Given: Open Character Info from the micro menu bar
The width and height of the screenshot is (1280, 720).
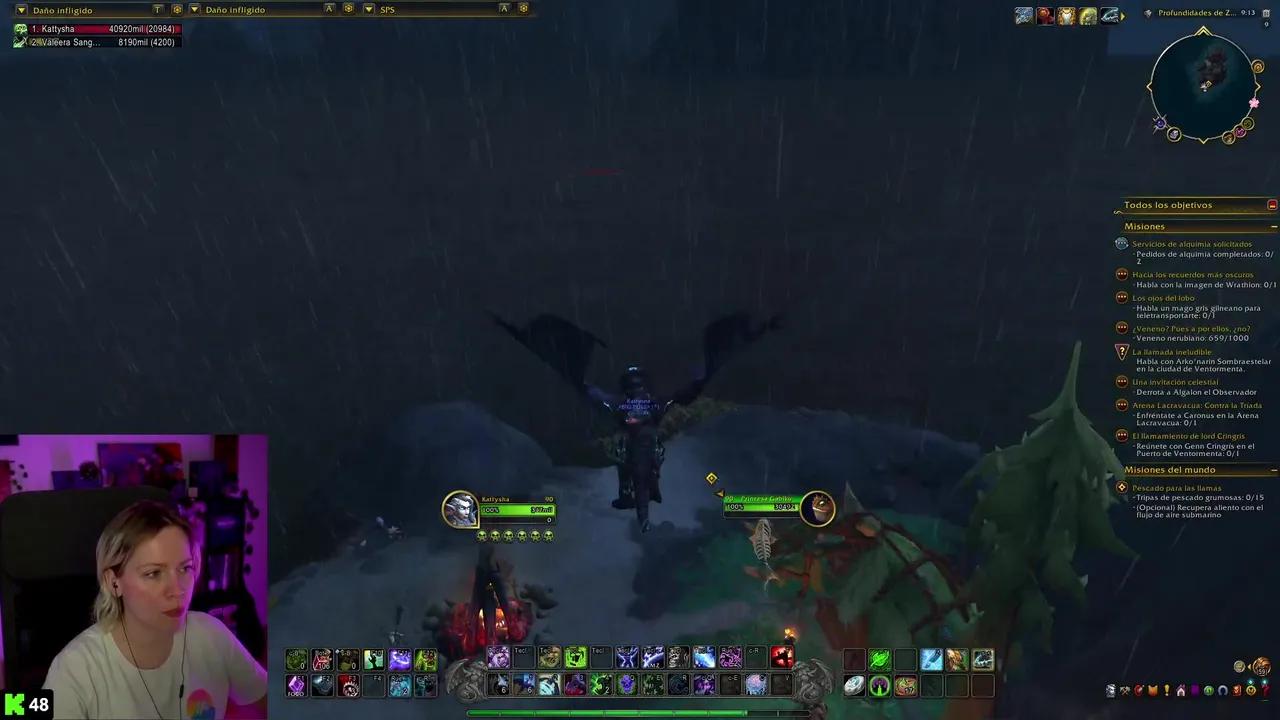Looking at the screenshot, I should coord(1110,689).
